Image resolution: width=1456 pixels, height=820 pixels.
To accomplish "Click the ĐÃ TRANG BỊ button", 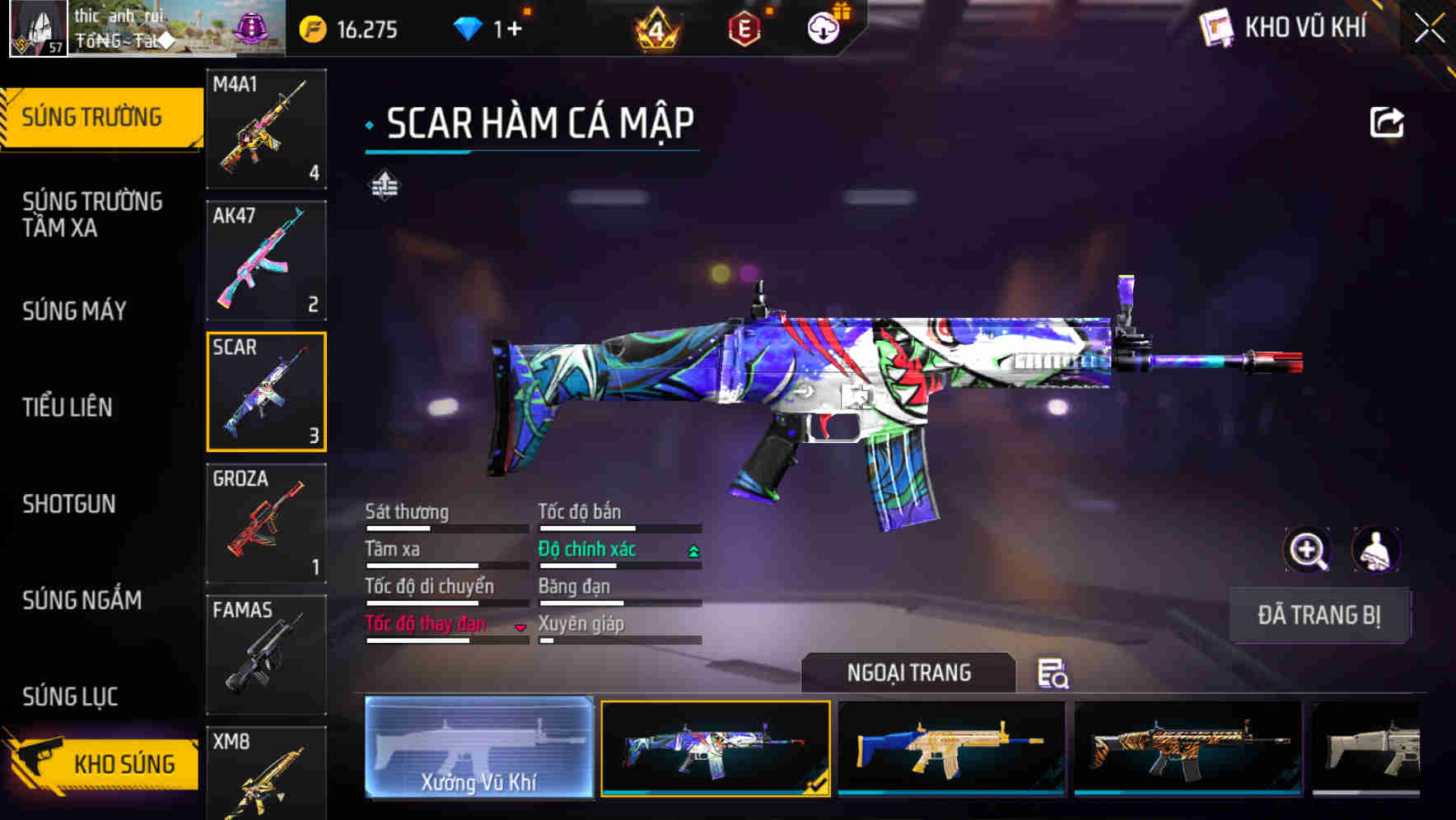I will (x=1319, y=616).
